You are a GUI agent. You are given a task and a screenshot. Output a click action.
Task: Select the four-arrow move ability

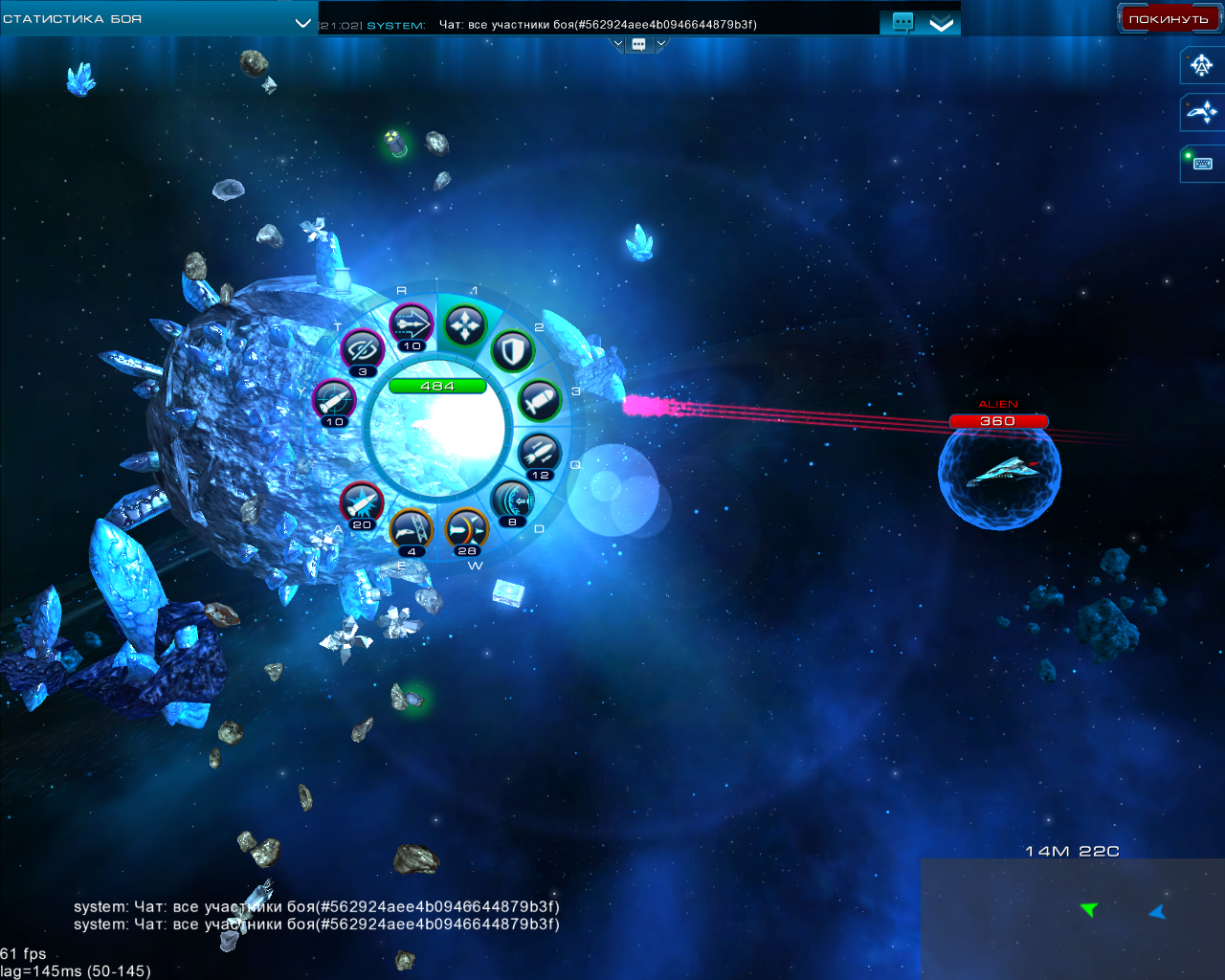[465, 325]
